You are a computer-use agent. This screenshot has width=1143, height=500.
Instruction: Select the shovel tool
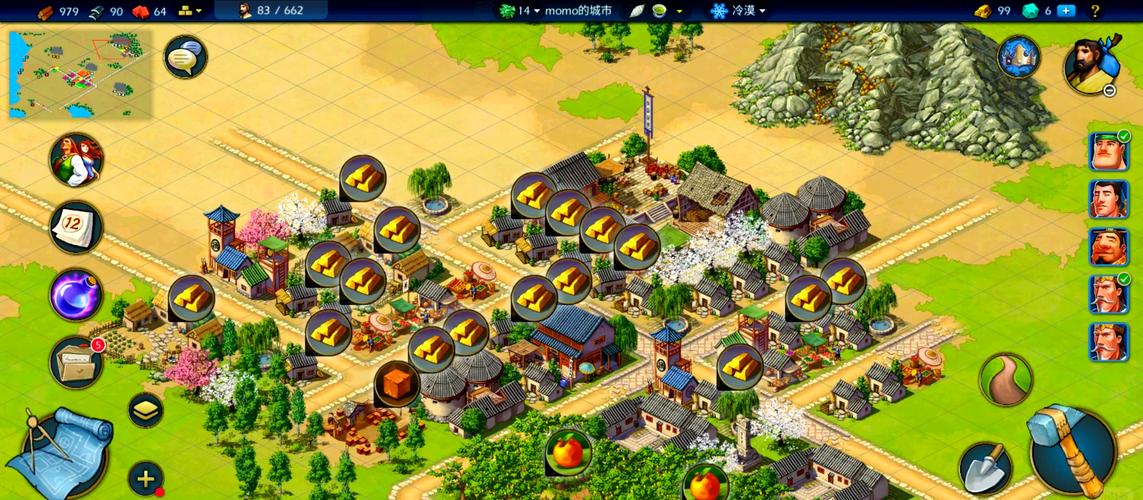click(982, 467)
